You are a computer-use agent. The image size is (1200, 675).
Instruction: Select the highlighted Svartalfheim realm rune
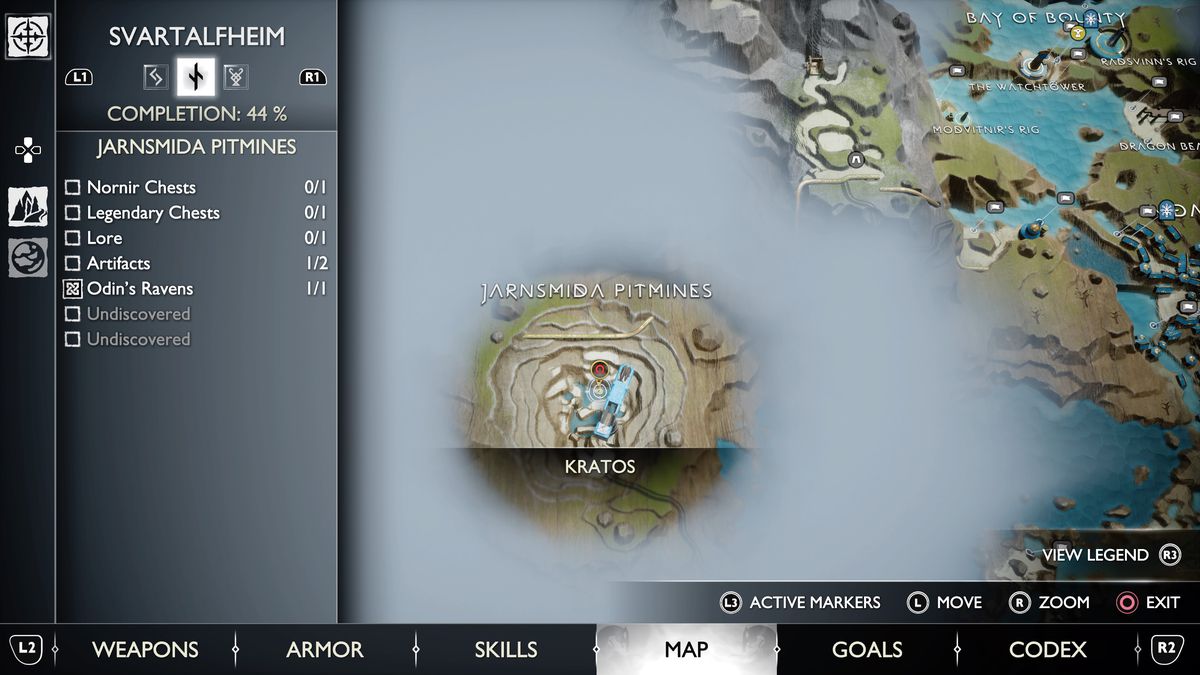(x=195, y=77)
